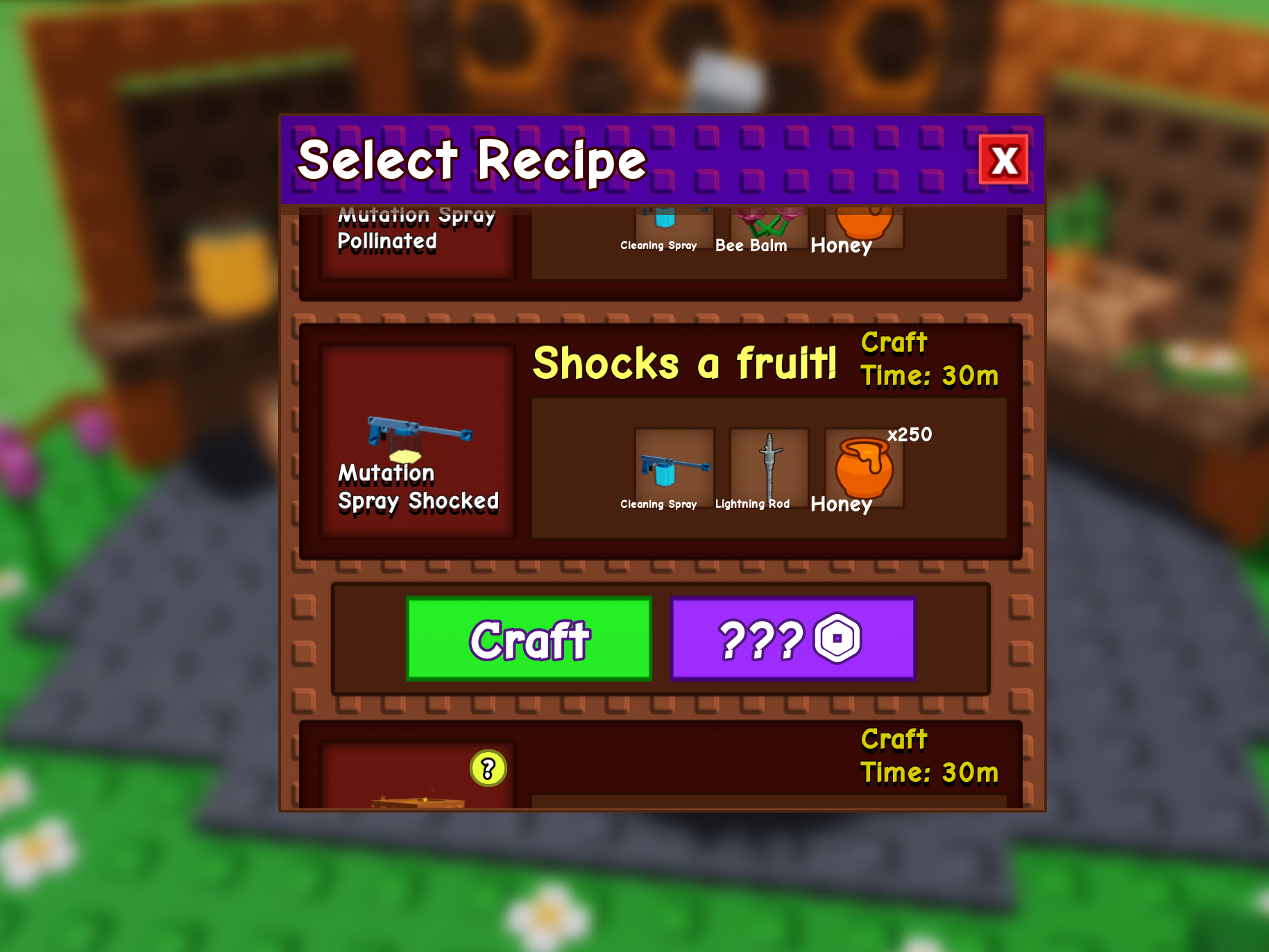Click the green Craft button
This screenshot has height=952, width=1269.
[529, 639]
